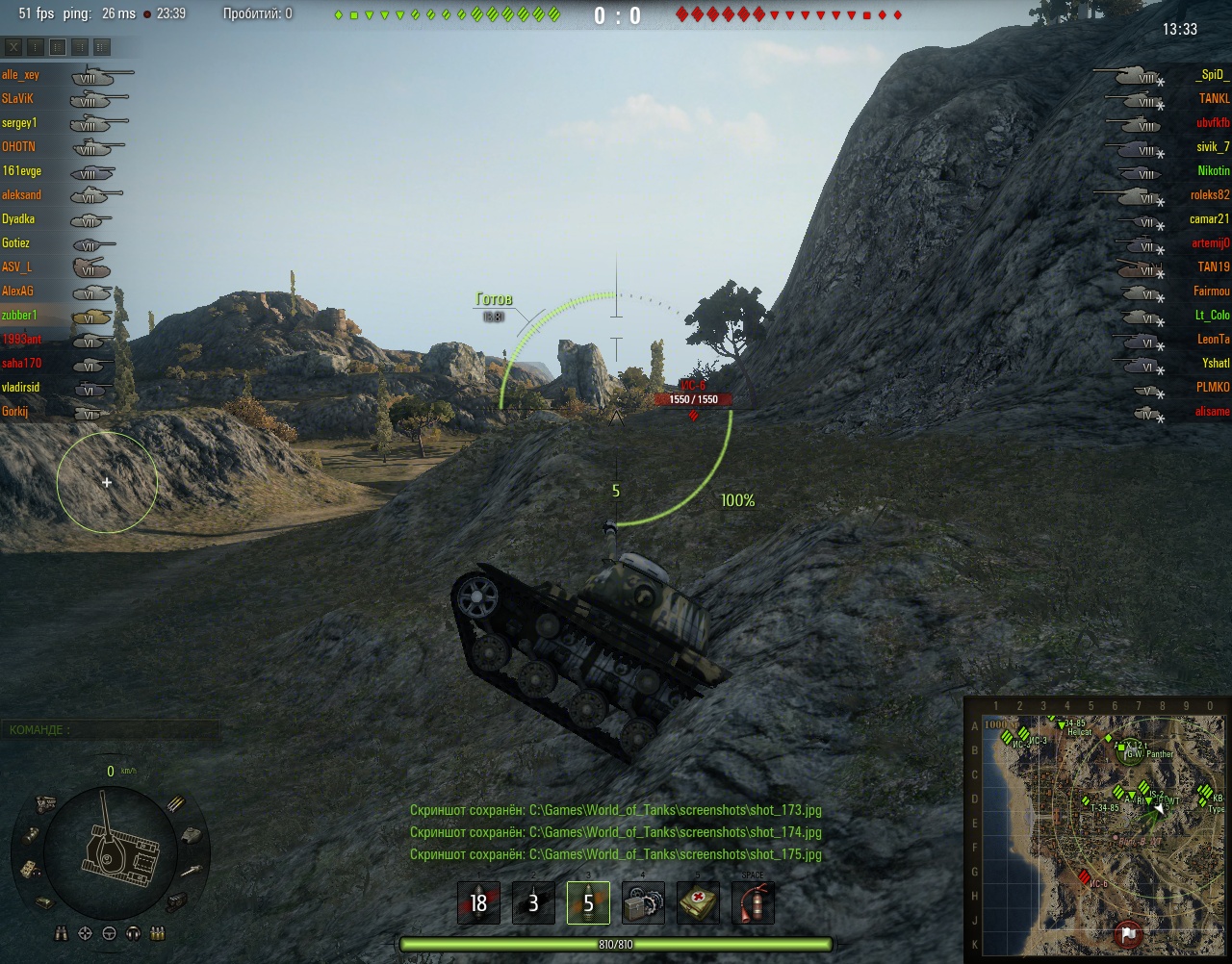The width and height of the screenshot is (1232, 964).
Task: Switch player panel to the widest list mode
Action: [x=102, y=47]
